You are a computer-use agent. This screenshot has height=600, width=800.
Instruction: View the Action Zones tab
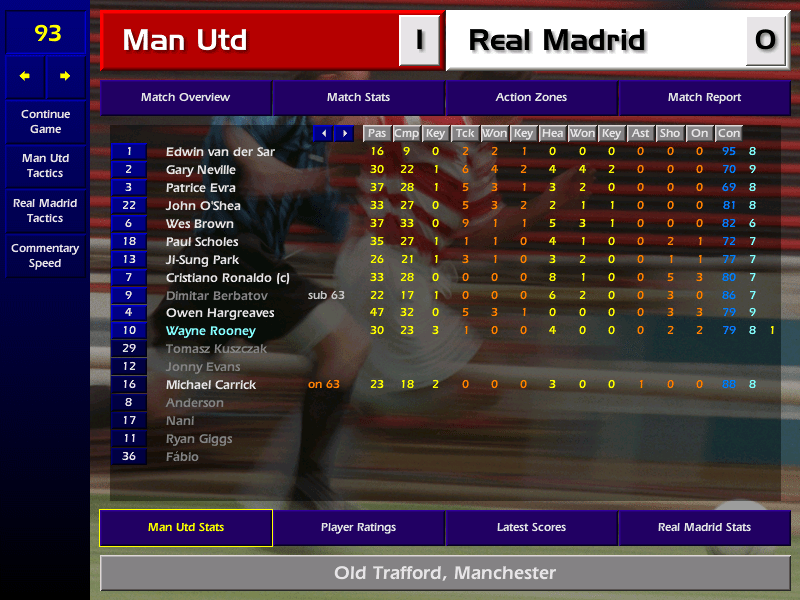pyautogui.click(x=531, y=98)
